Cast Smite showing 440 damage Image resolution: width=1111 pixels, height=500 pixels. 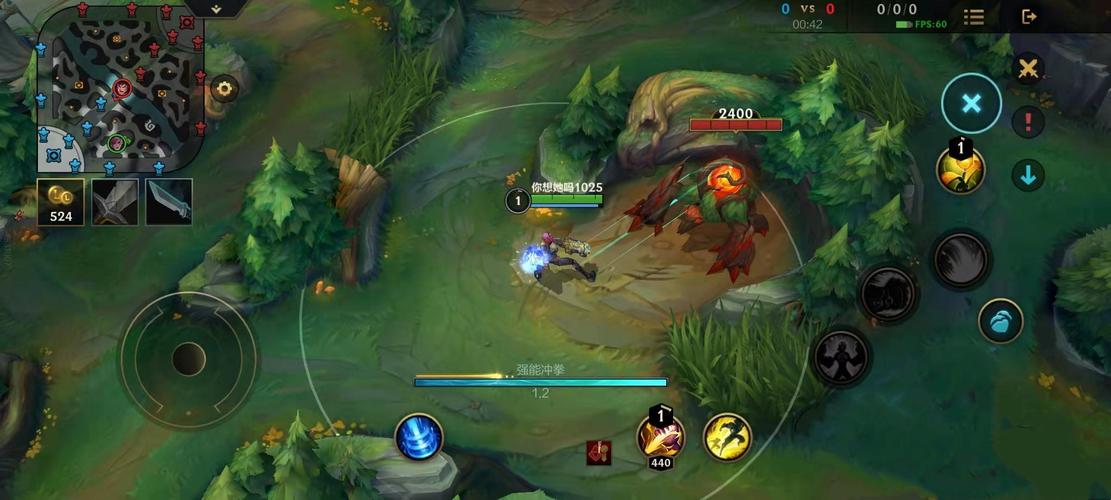[660, 435]
